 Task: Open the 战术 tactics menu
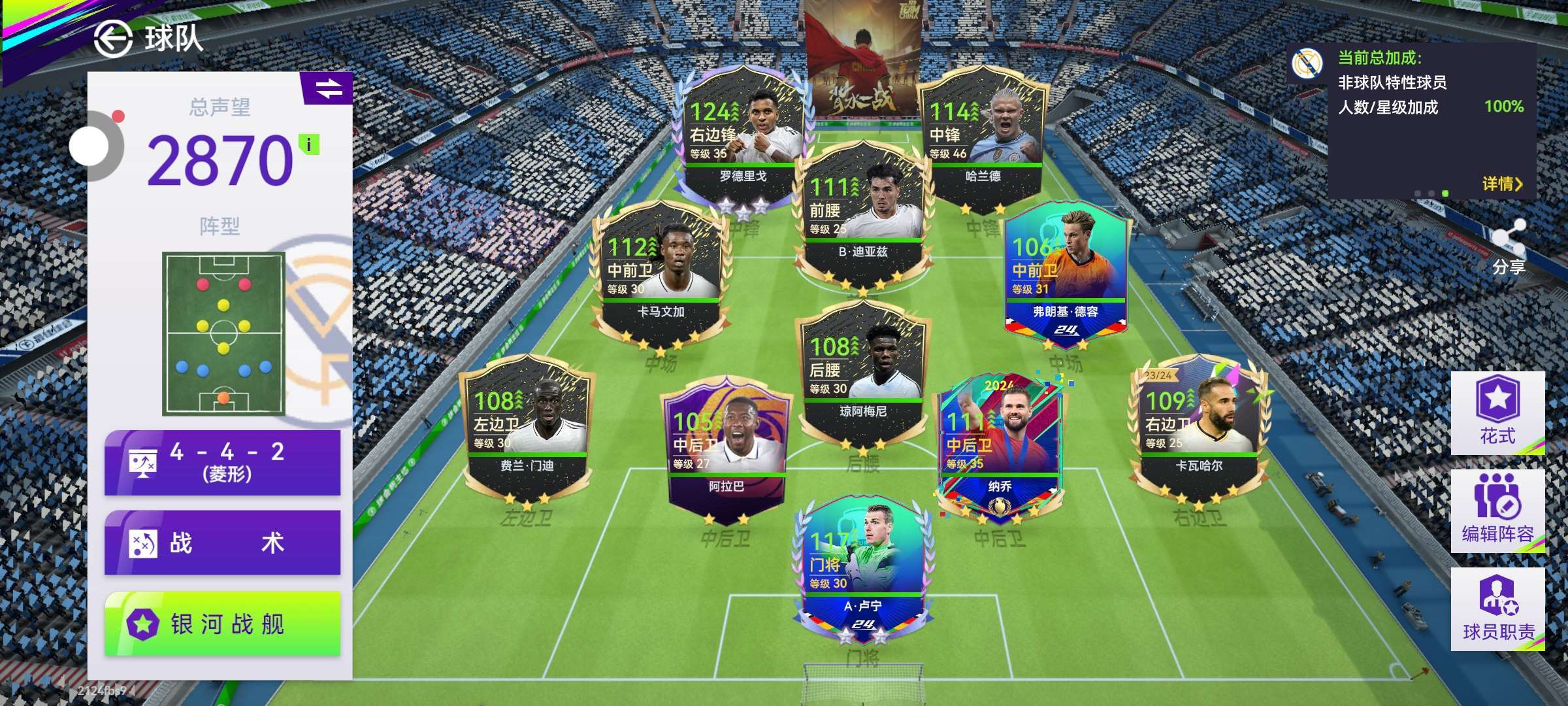coord(222,543)
